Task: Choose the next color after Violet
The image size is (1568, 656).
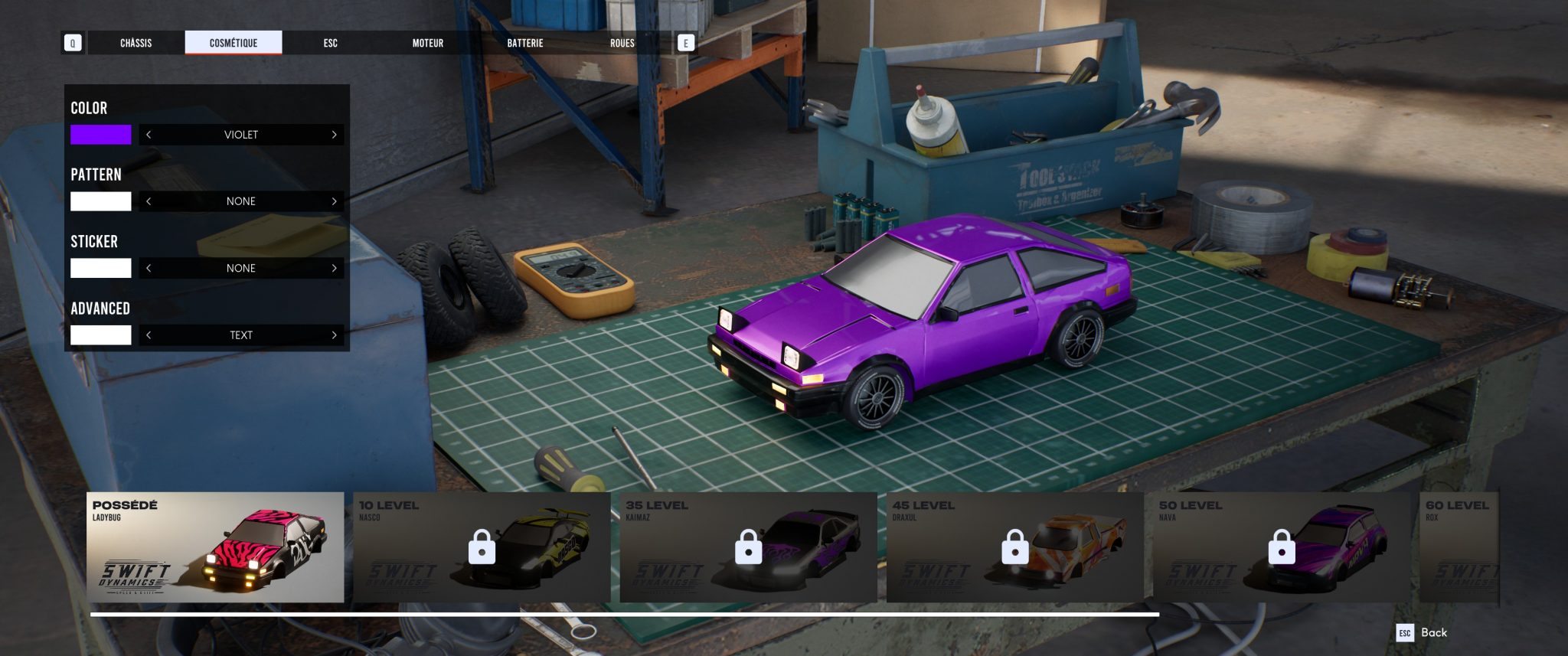Action: point(334,135)
